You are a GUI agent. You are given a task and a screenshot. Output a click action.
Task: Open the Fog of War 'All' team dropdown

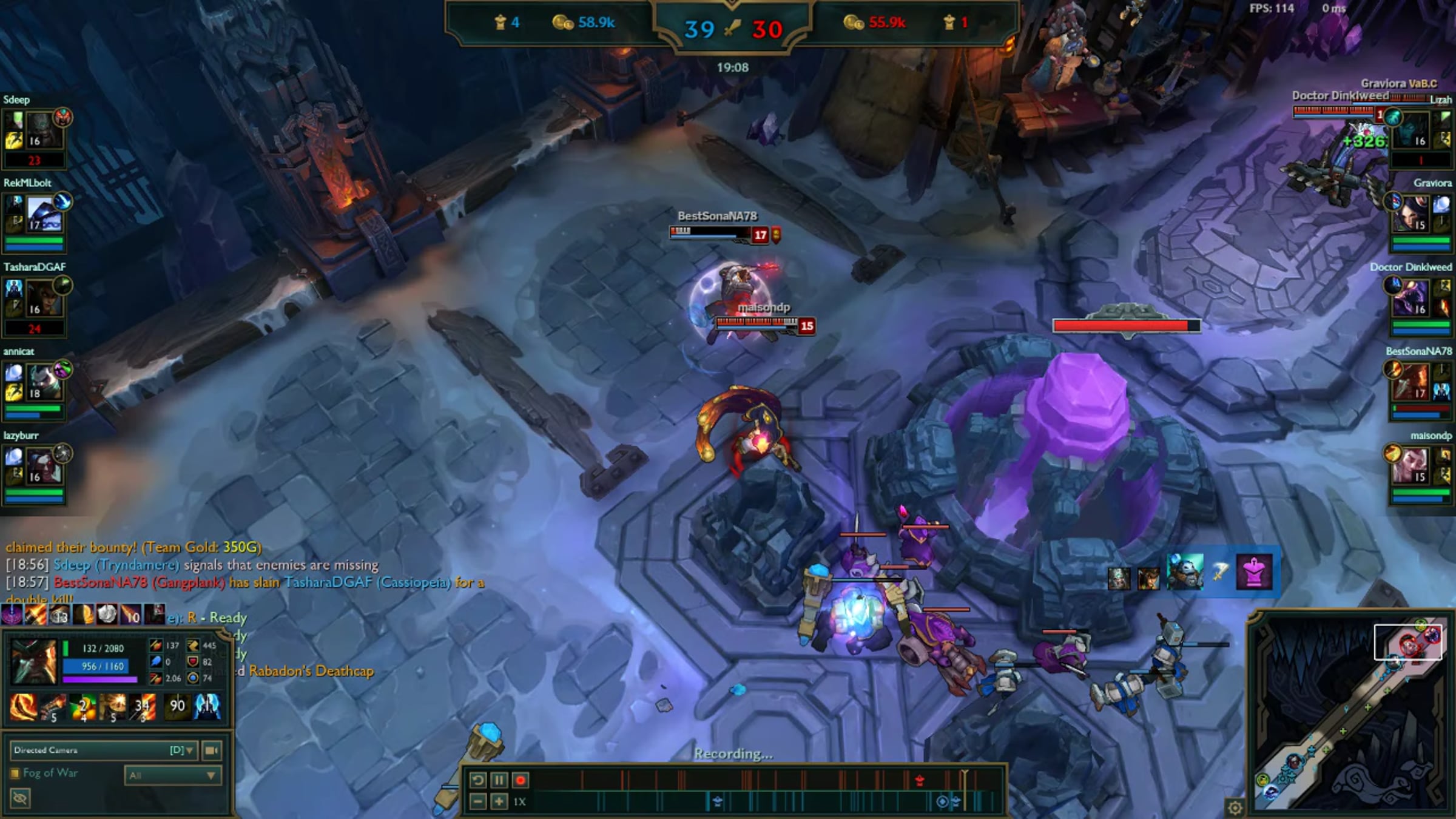tap(172, 775)
